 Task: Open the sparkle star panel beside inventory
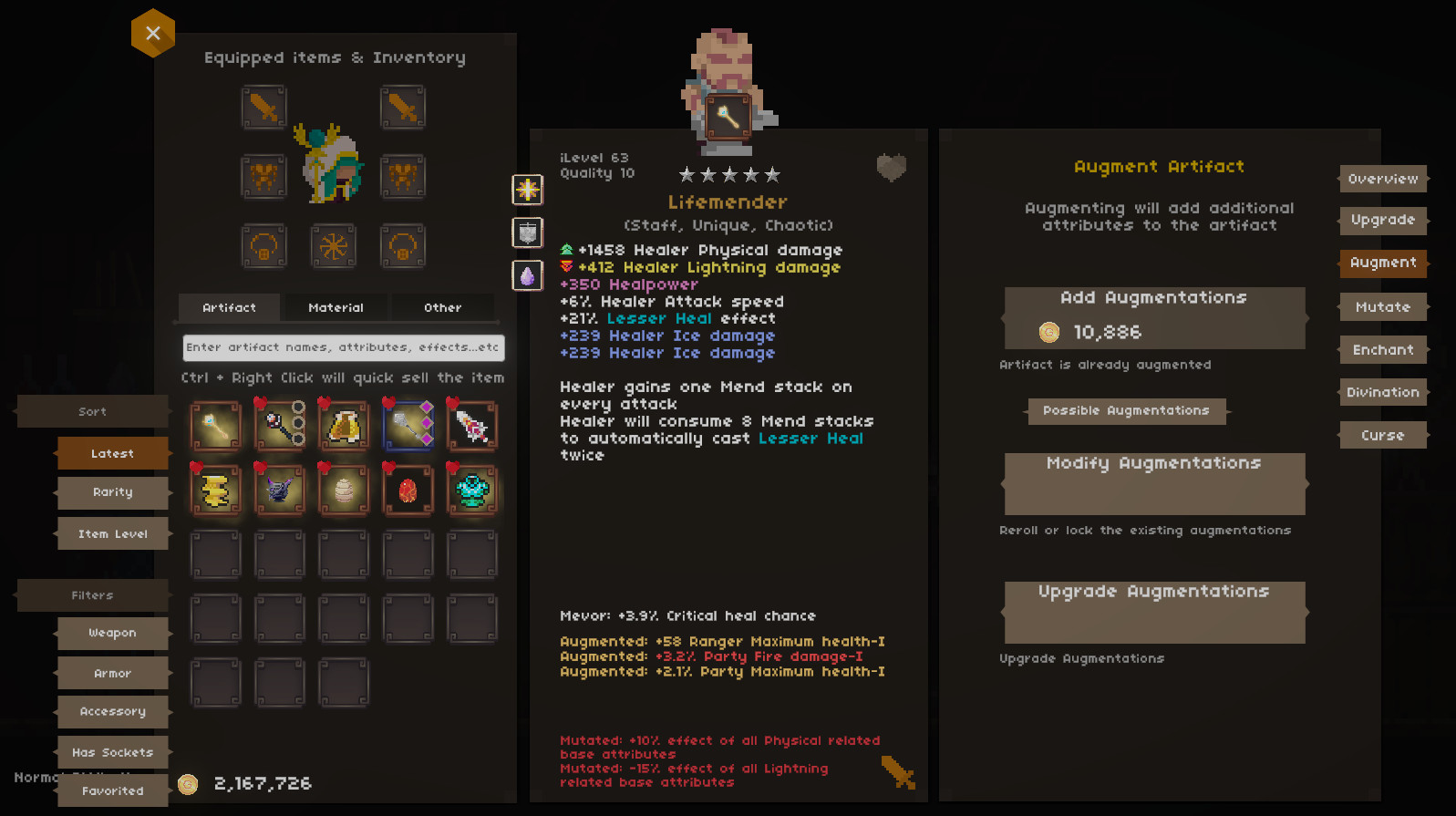point(527,190)
